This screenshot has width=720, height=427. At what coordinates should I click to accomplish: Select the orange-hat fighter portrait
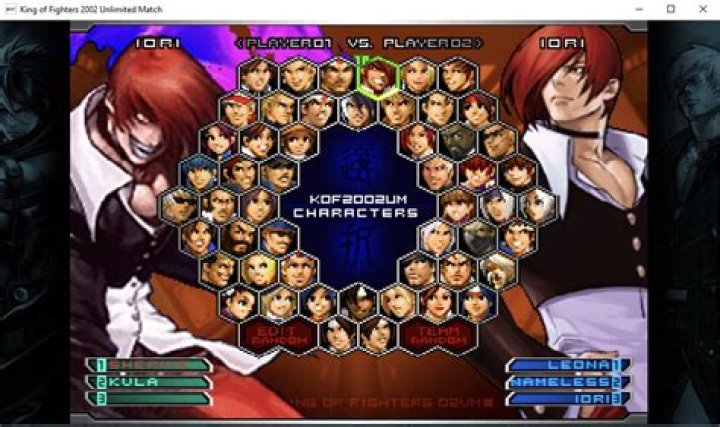click(x=299, y=140)
